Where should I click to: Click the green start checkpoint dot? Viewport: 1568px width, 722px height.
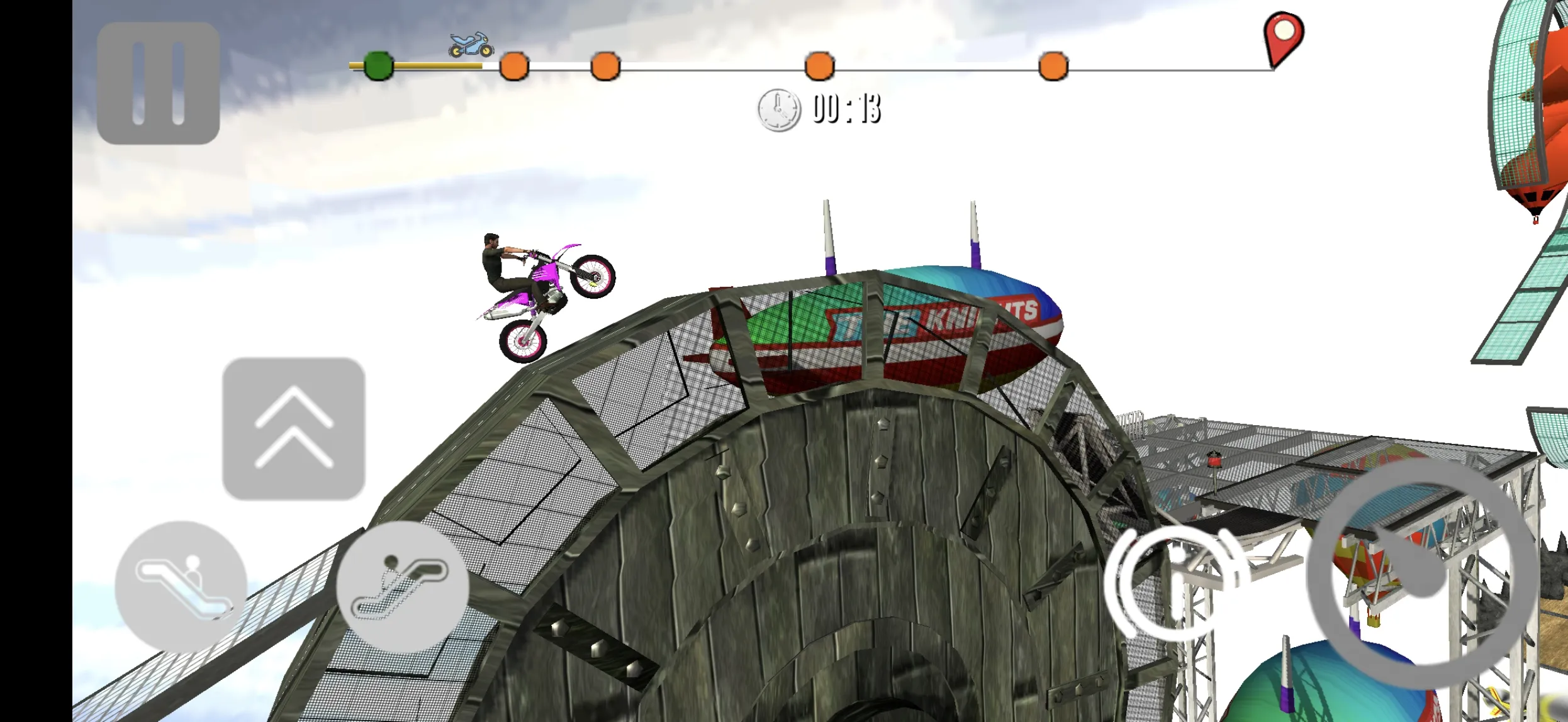pos(378,65)
